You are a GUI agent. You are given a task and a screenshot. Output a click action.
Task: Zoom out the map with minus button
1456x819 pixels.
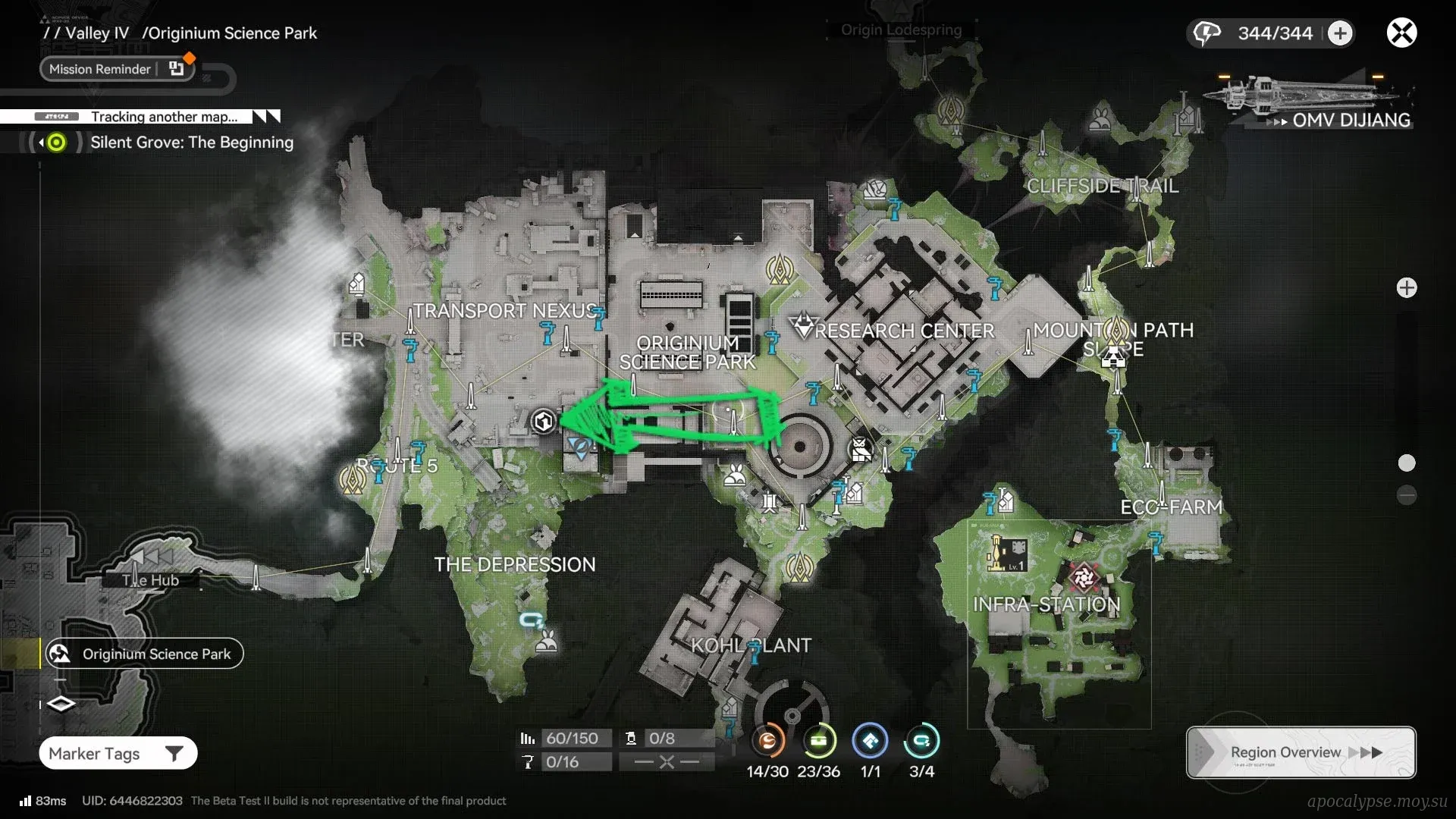point(1407,495)
